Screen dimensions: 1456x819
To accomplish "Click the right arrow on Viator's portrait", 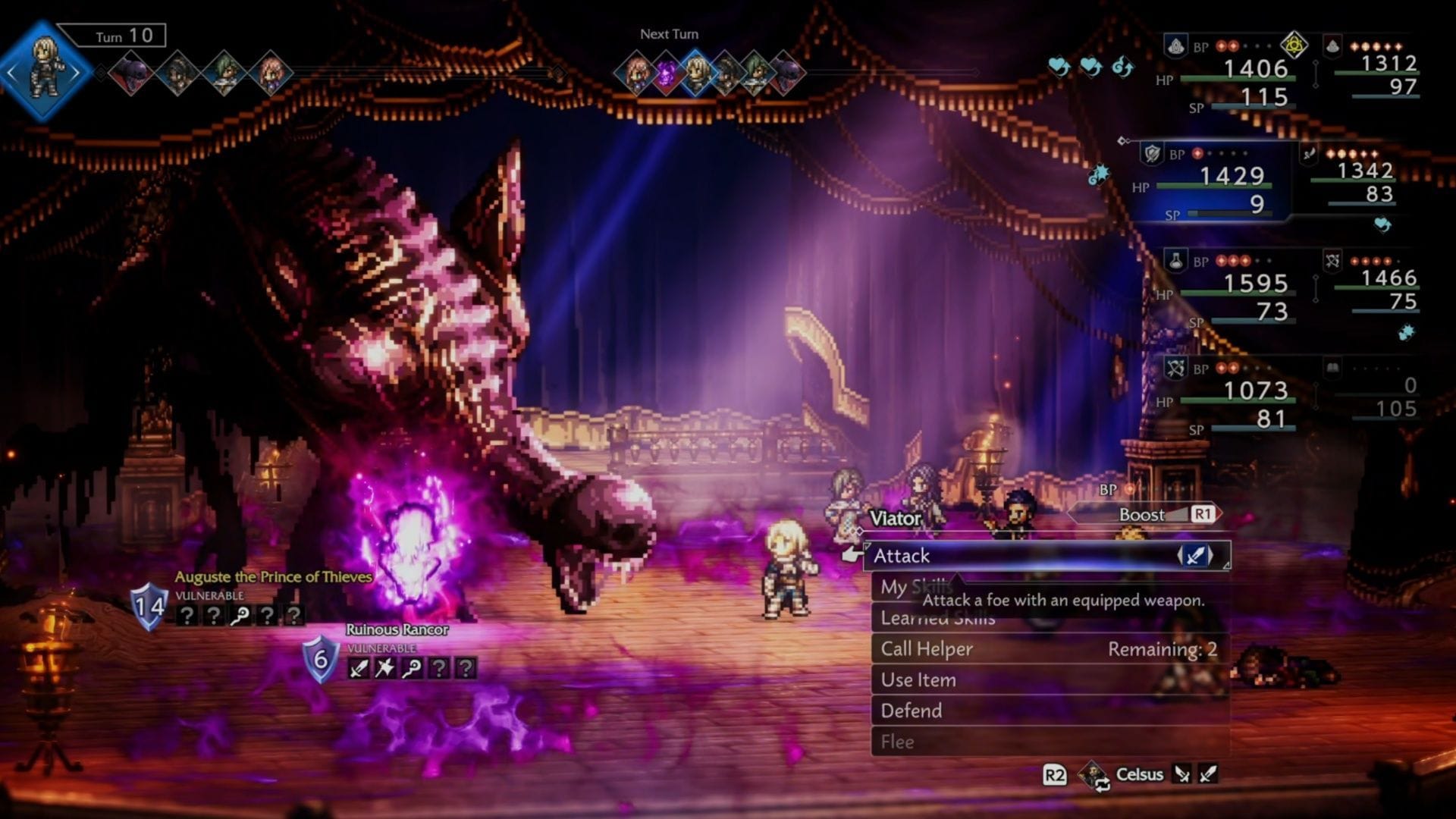I will tap(76, 72).
